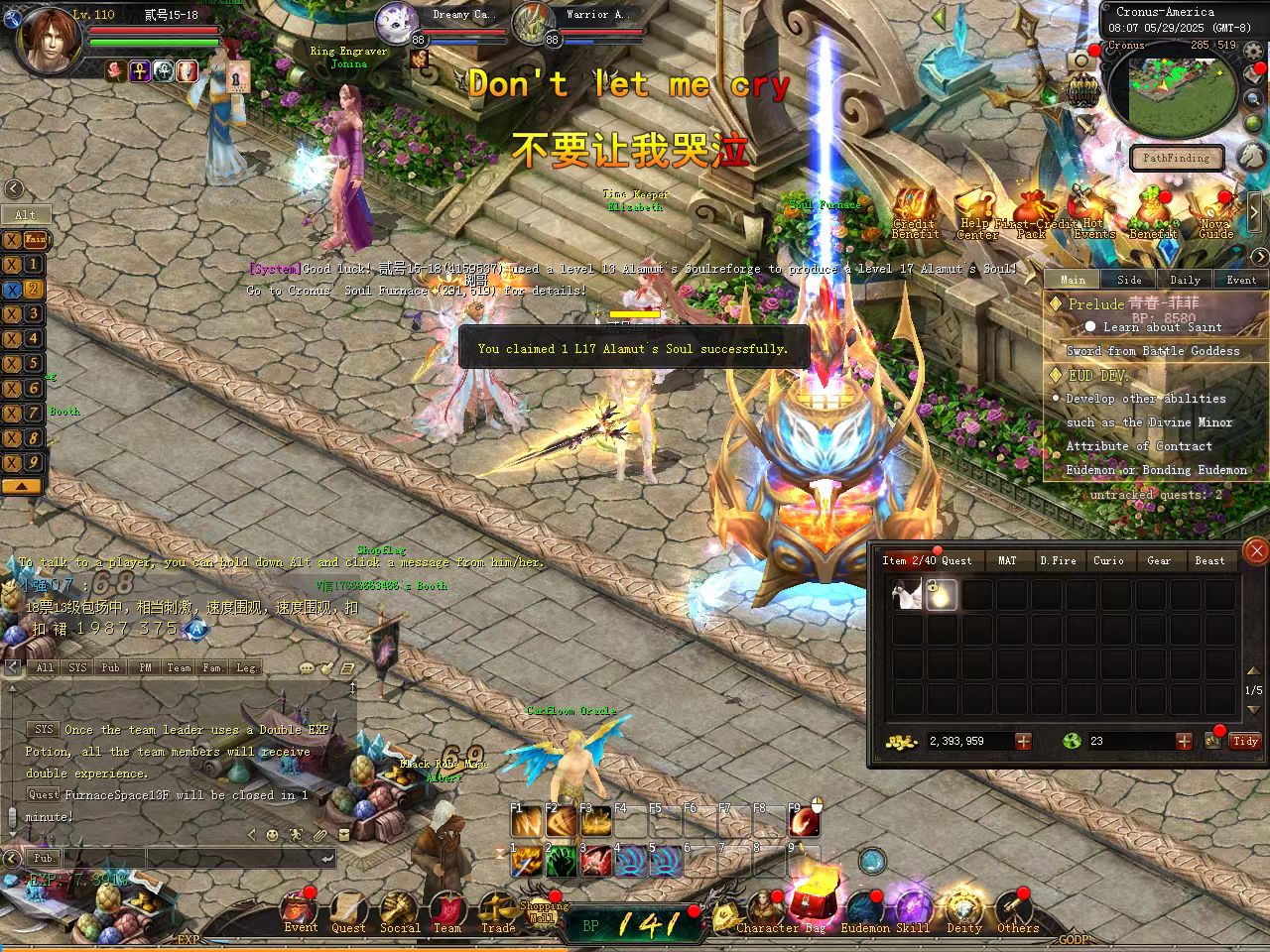Open the Quest log button
The height and width of the screenshot is (952, 1270).
[x=348, y=911]
